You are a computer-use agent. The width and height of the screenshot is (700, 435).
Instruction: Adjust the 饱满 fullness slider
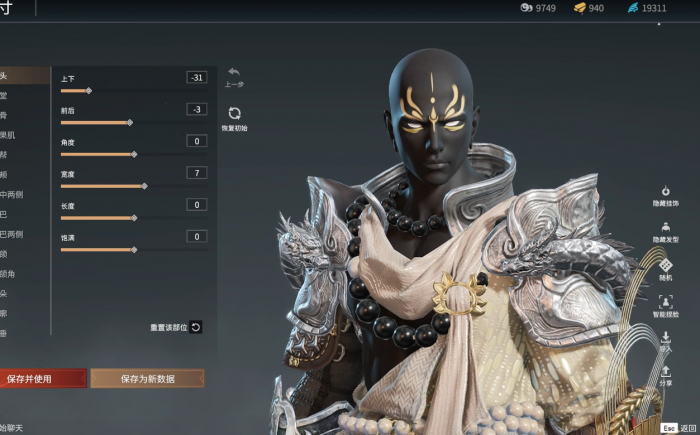pos(134,249)
